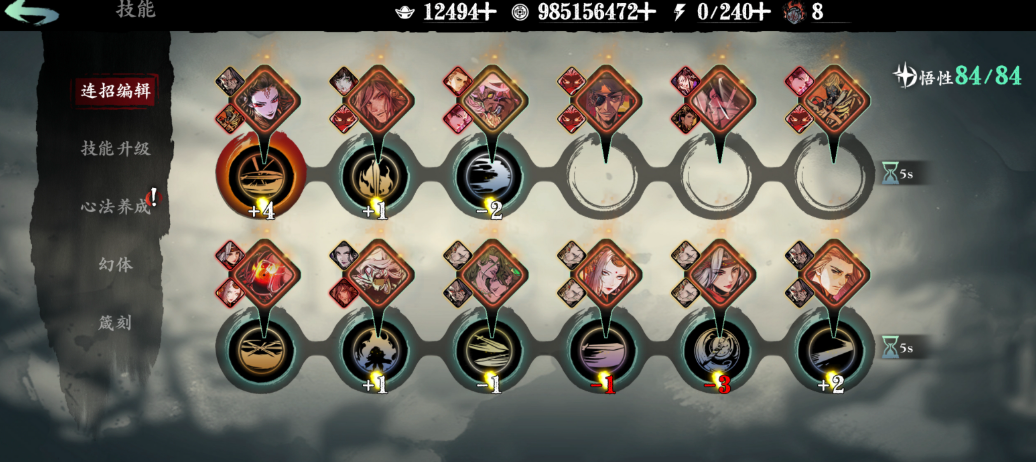This screenshot has width=1036, height=462.
Task: Add more of the 12494 ingot currency
Action: (486, 12)
